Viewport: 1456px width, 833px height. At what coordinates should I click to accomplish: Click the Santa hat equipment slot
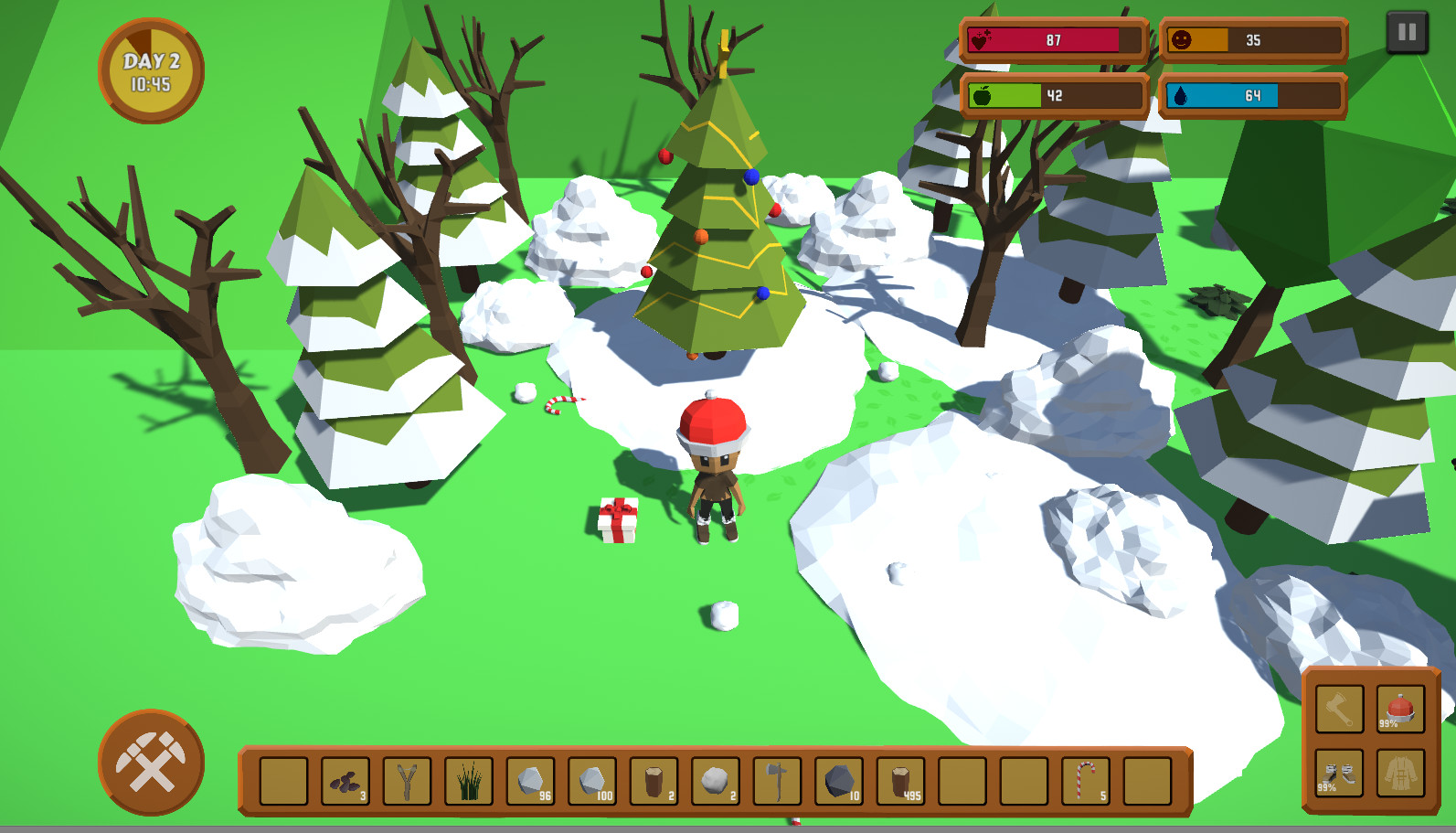tap(1400, 709)
